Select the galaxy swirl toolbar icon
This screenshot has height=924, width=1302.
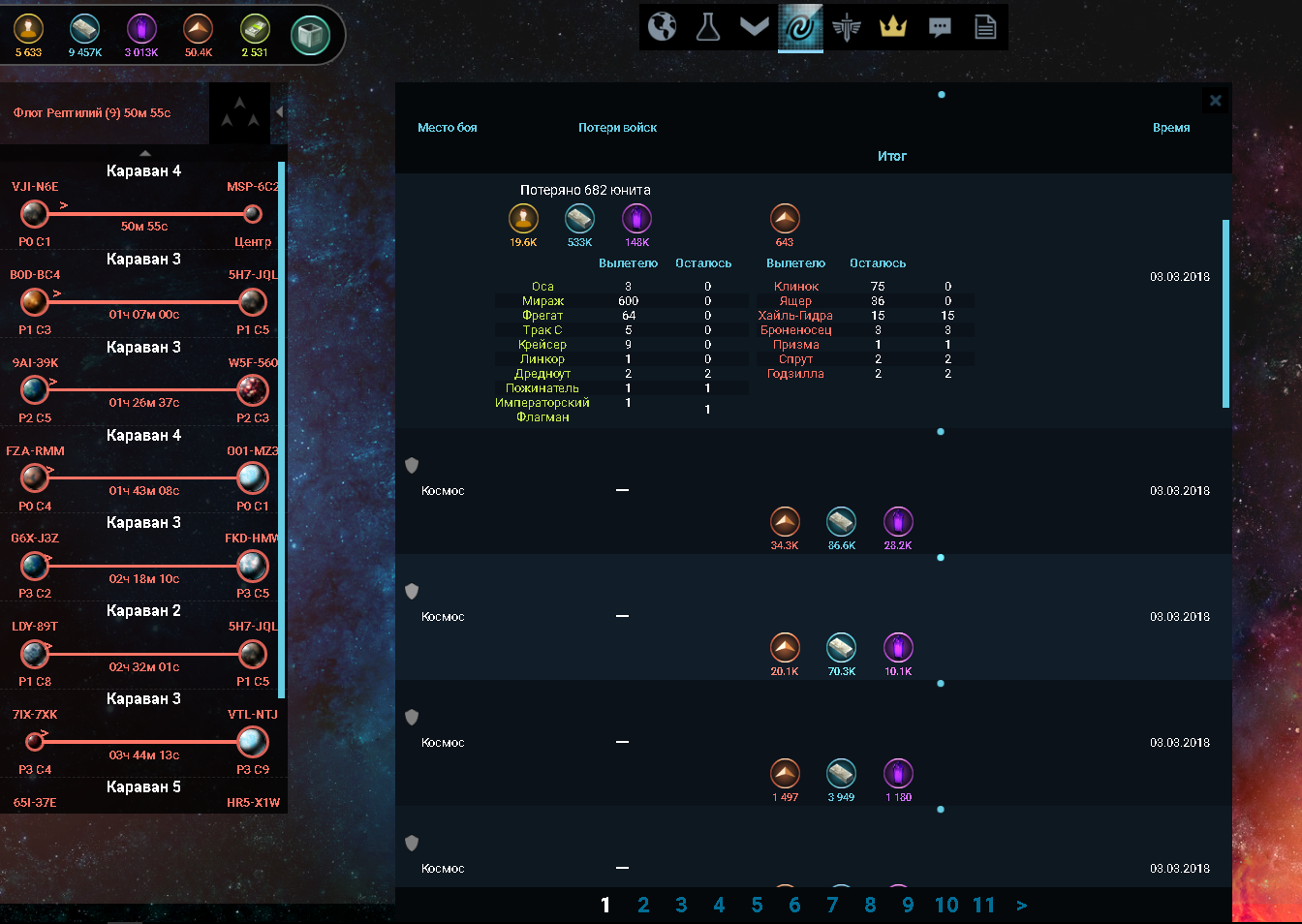(x=800, y=27)
